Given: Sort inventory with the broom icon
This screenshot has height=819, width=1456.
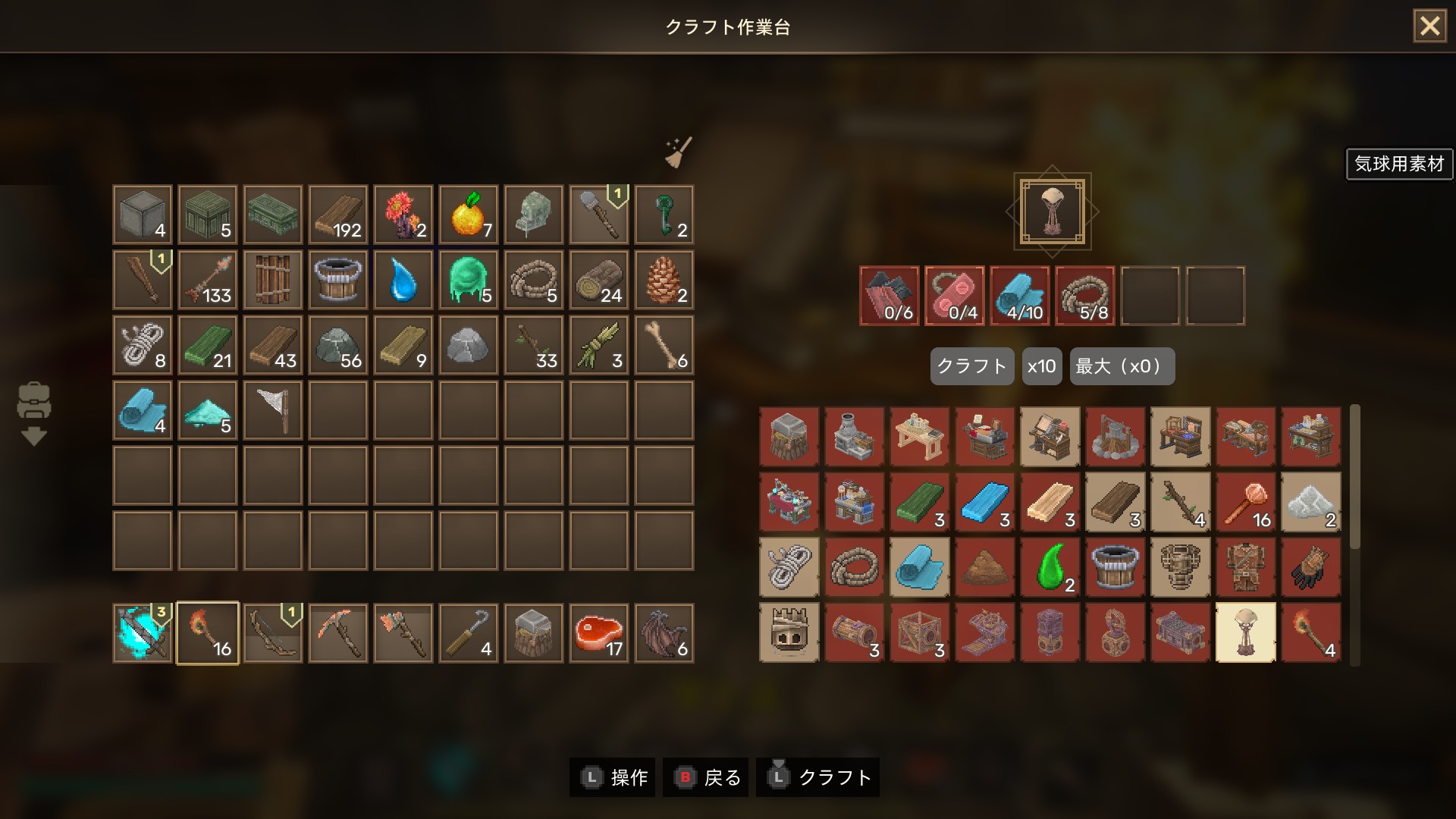Looking at the screenshot, I should click(678, 152).
